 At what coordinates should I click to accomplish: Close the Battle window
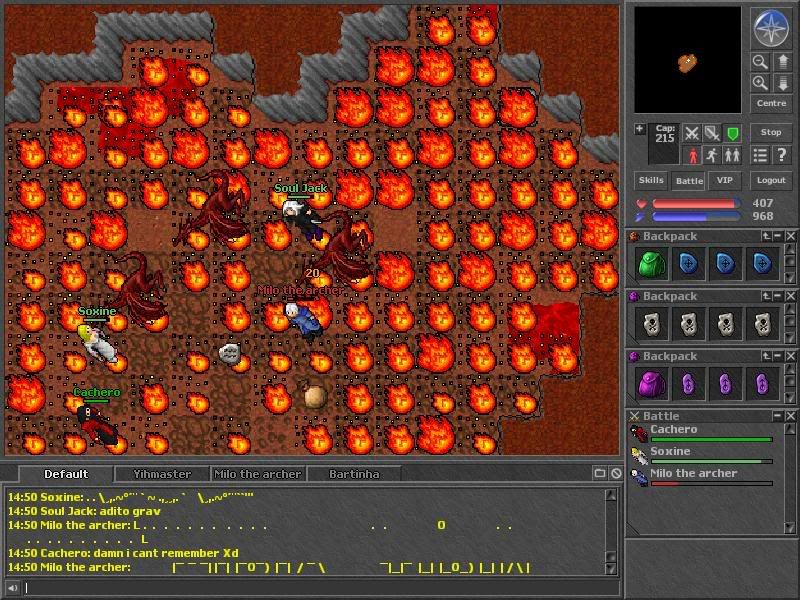791,416
